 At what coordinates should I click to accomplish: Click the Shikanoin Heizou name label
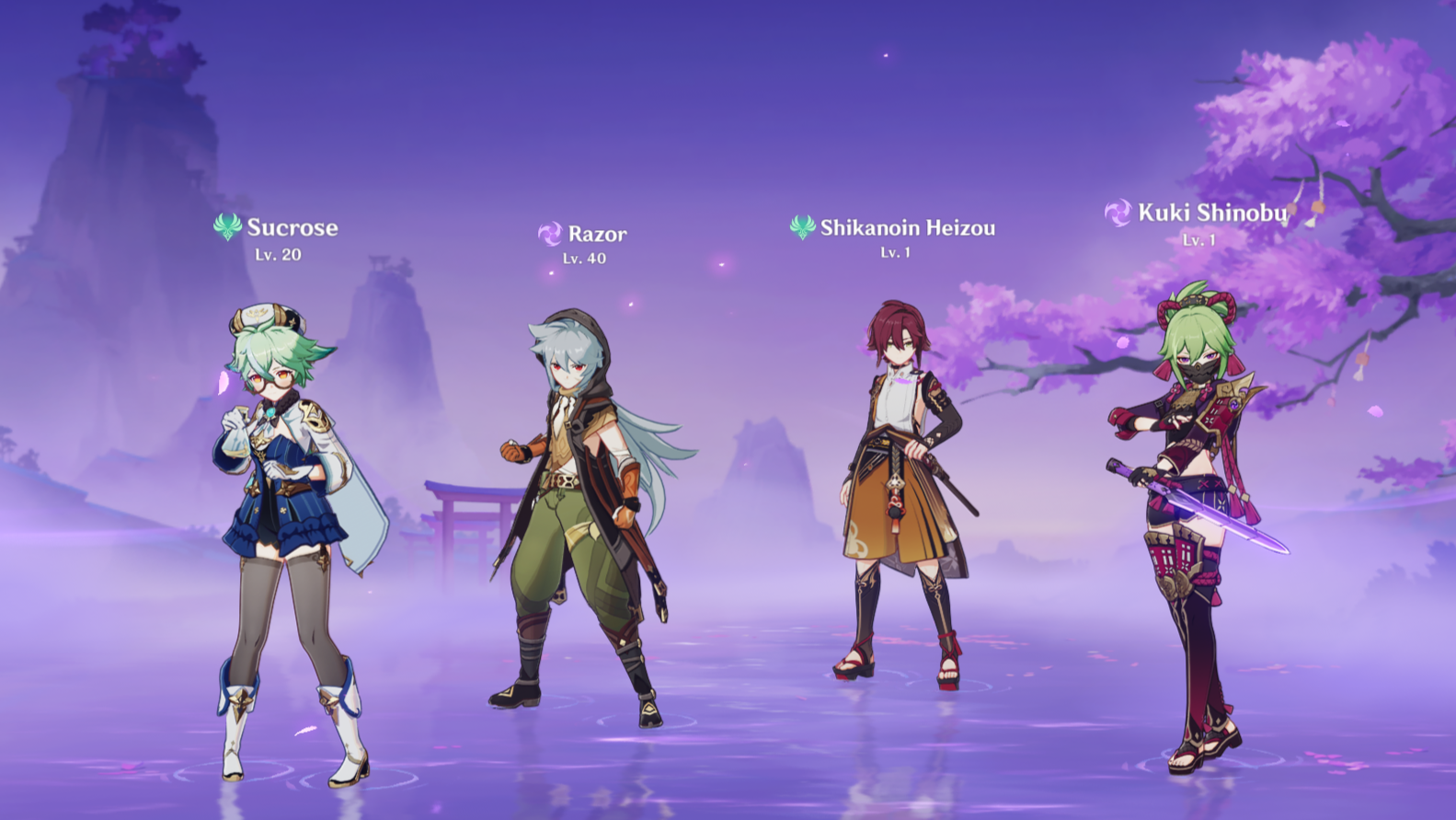point(909,227)
